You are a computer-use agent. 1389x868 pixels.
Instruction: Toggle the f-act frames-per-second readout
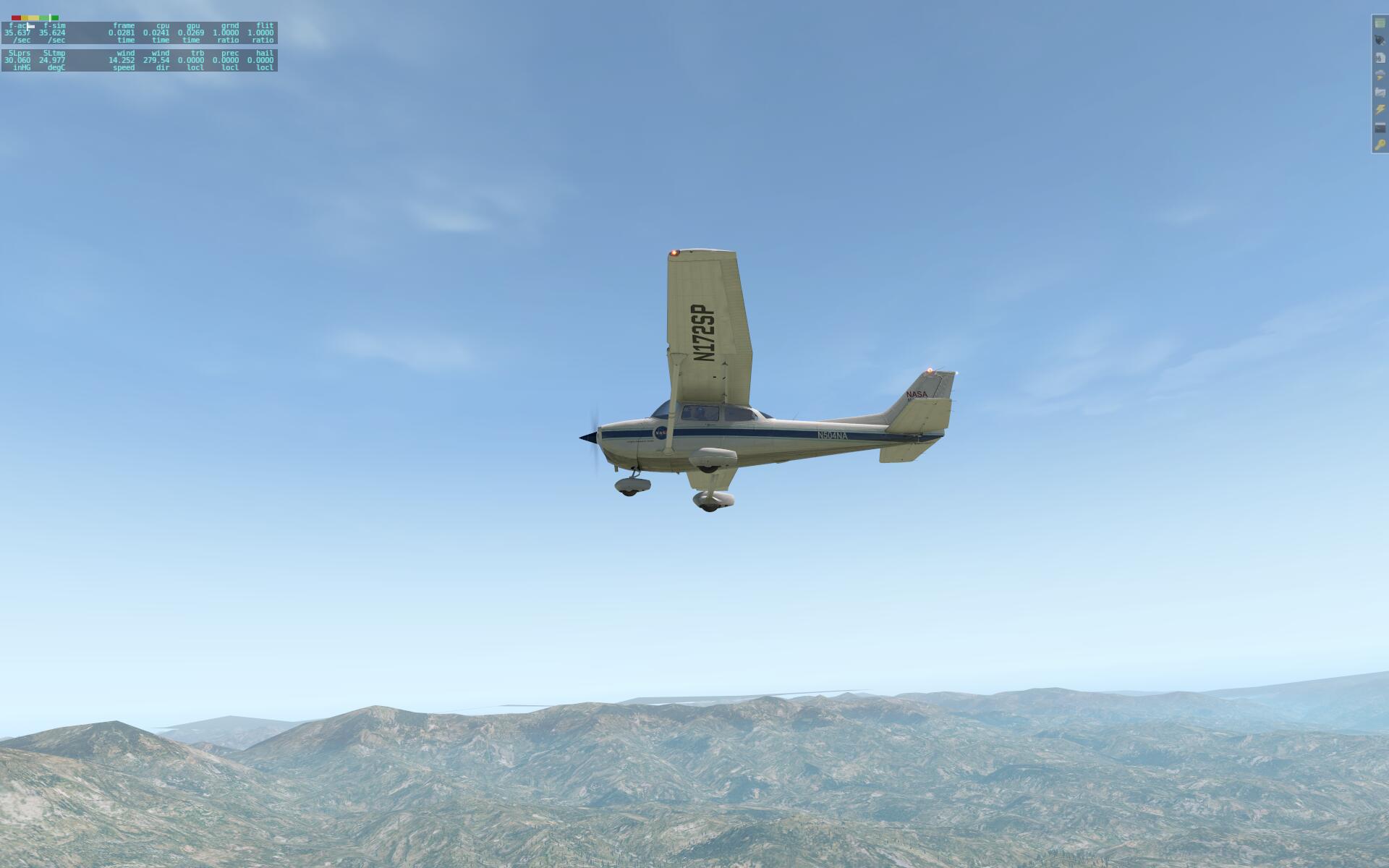tap(17, 33)
